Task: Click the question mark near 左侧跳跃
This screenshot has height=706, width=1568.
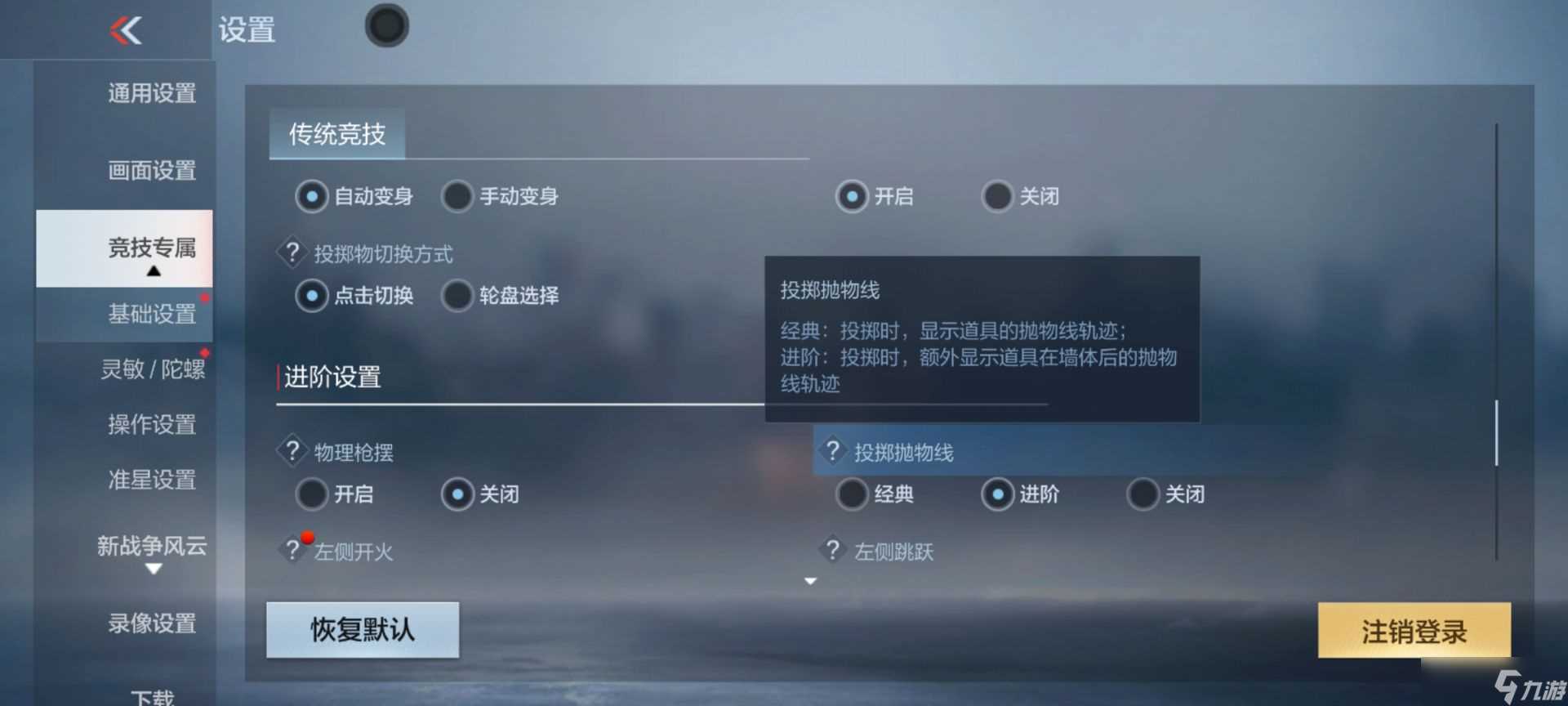Action: click(832, 549)
